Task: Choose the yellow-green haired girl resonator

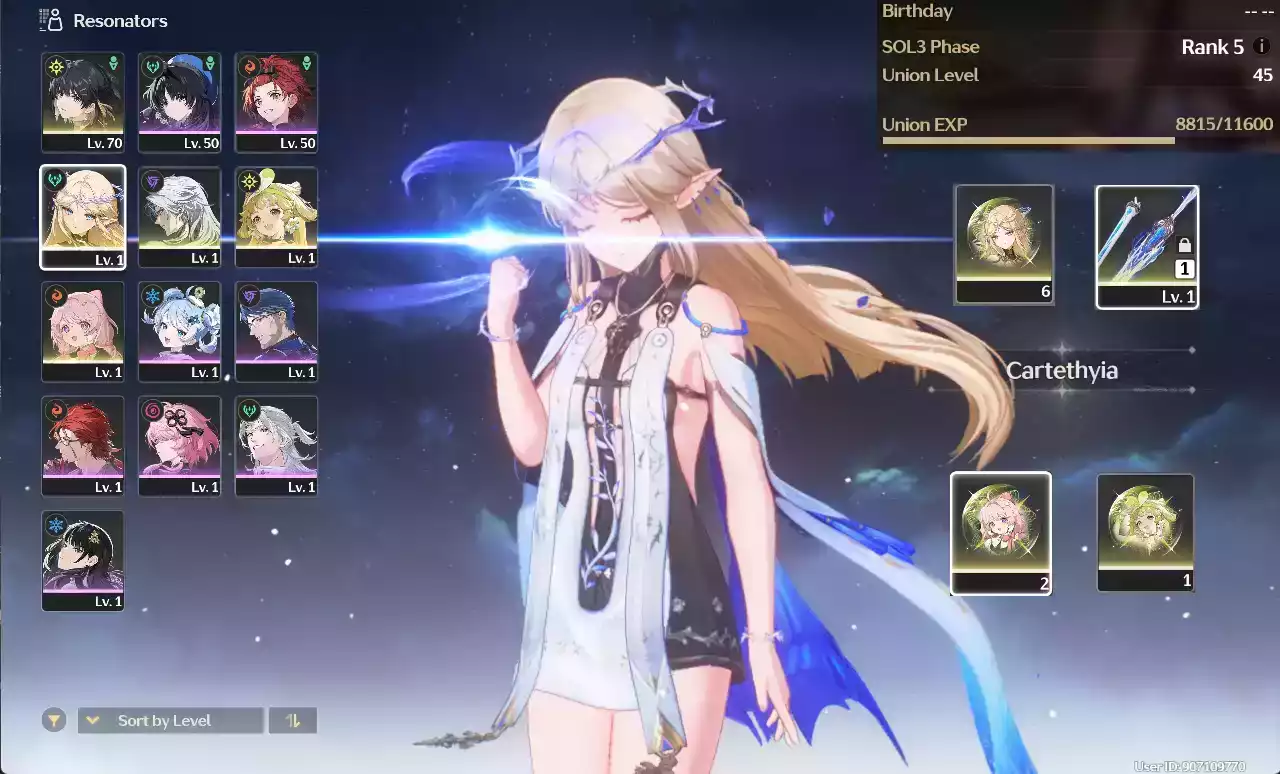Action: click(x=277, y=217)
